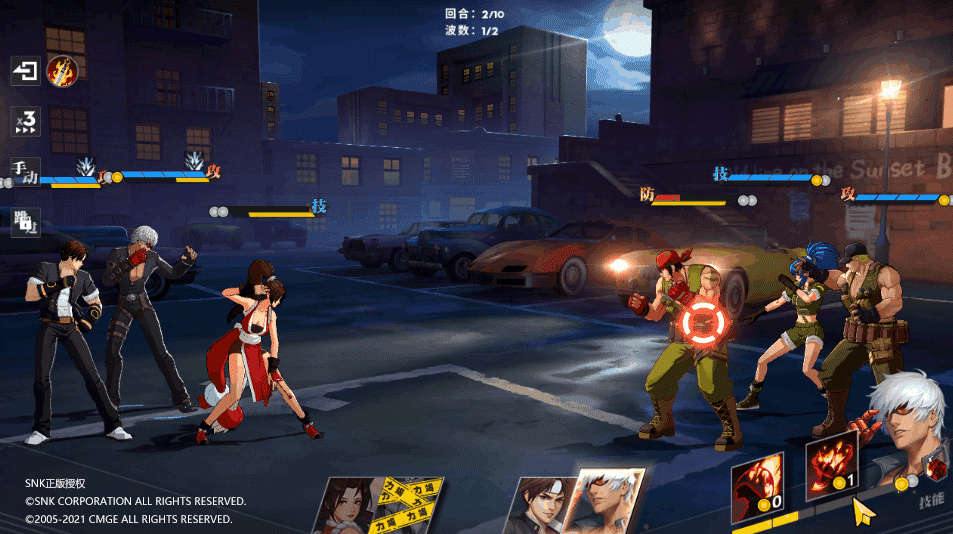
Task: Tap the flaming sword buff icon
Action: (62, 70)
